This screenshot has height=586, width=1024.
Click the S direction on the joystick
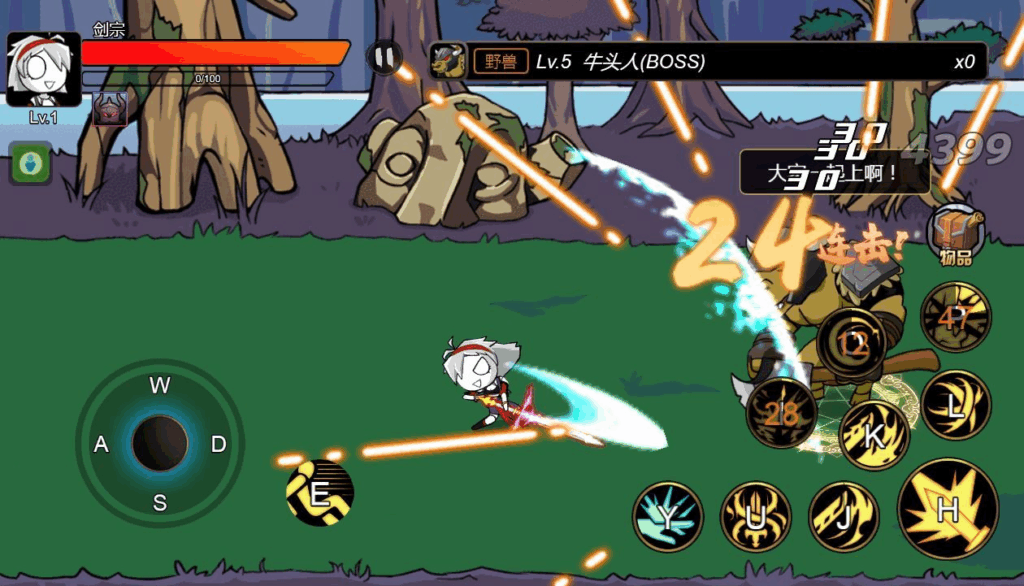[159, 502]
